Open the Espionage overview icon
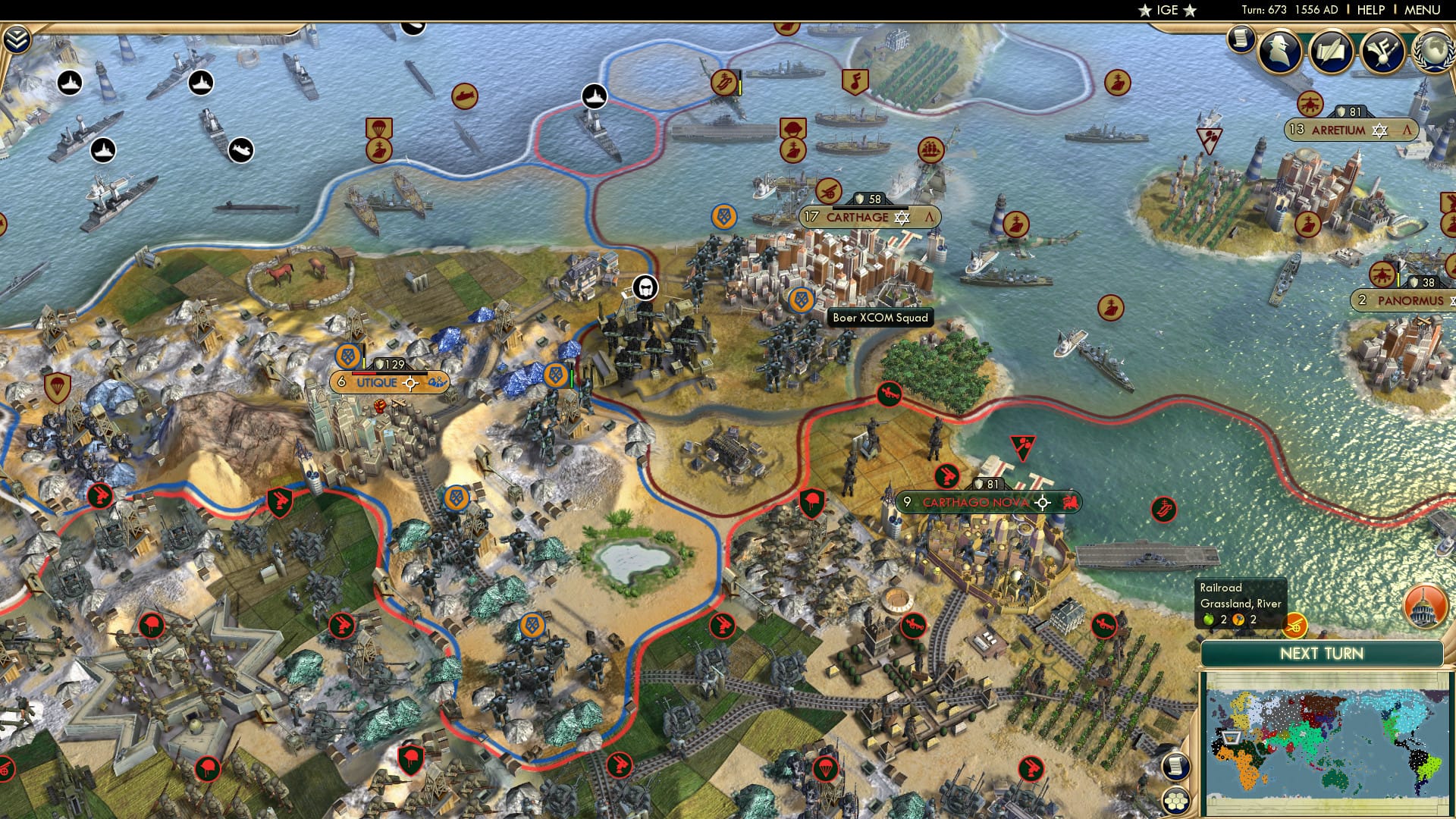Image resolution: width=1456 pixels, height=819 pixels. pyautogui.click(x=1279, y=52)
